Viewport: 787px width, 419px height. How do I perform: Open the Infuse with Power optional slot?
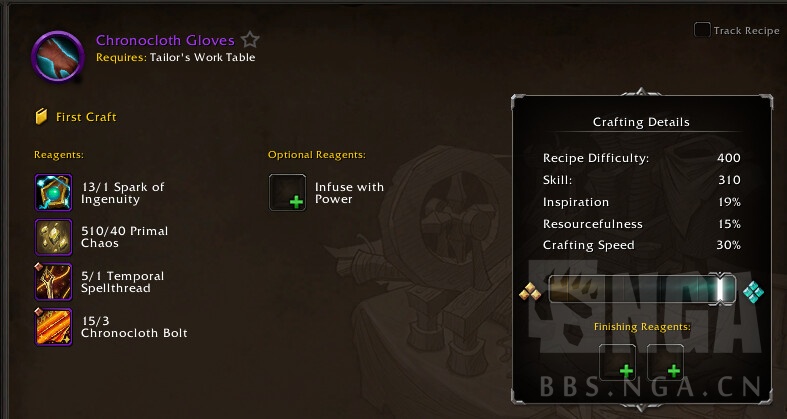tap(287, 192)
